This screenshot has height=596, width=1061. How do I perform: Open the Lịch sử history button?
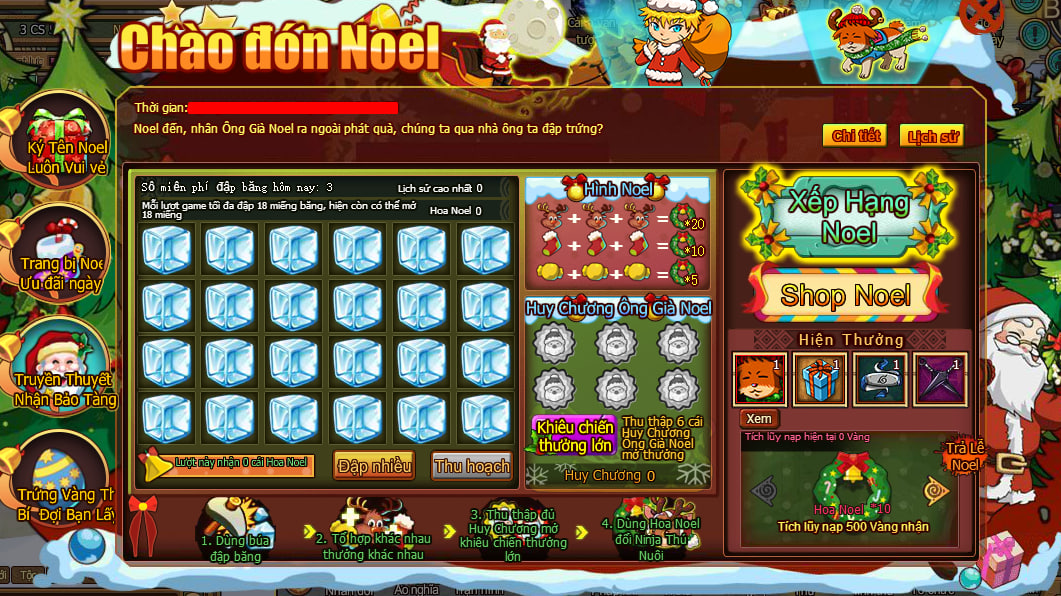click(x=931, y=136)
